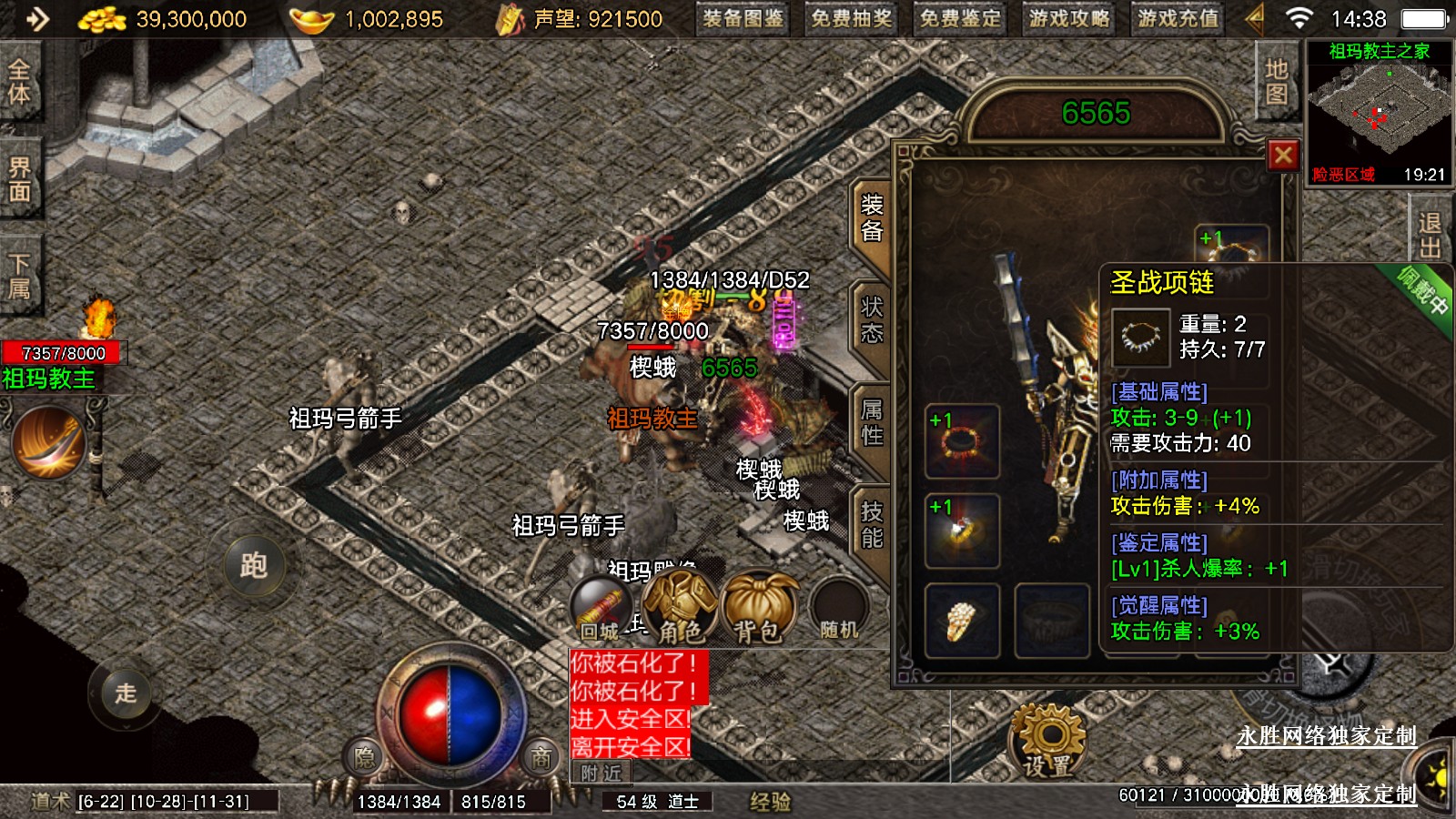The height and width of the screenshot is (819, 1456).
Task: Open the 角色 character sheet
Action: 679,610
